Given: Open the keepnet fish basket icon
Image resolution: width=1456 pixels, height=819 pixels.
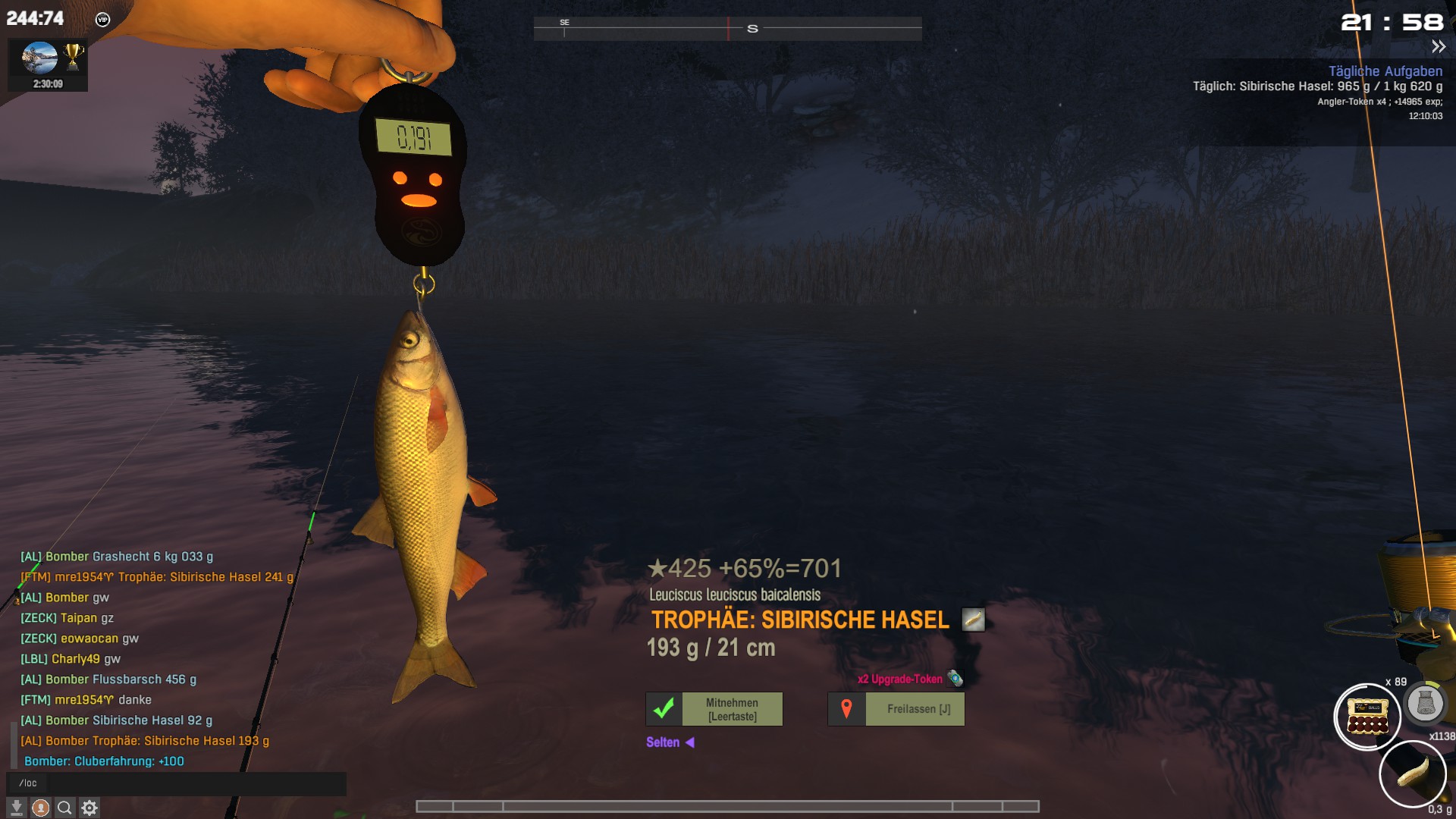Looking at the screenshot, I should pyautogui.click(x=1425, y=703).
